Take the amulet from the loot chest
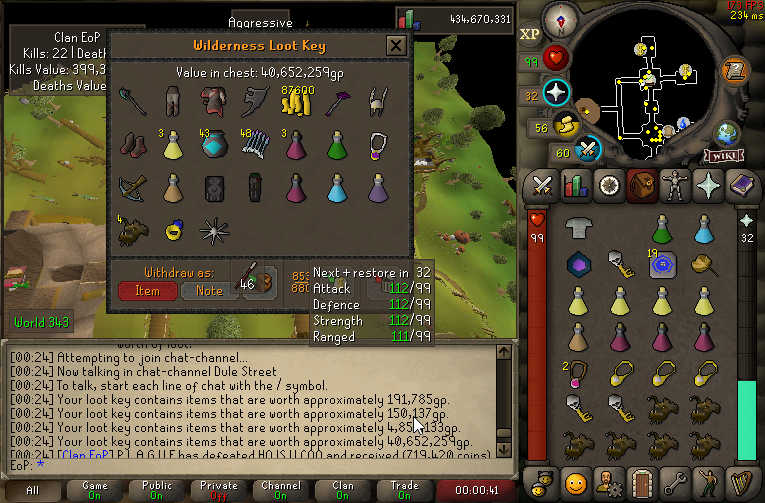The image size is (765, 503). click(379, 143)
